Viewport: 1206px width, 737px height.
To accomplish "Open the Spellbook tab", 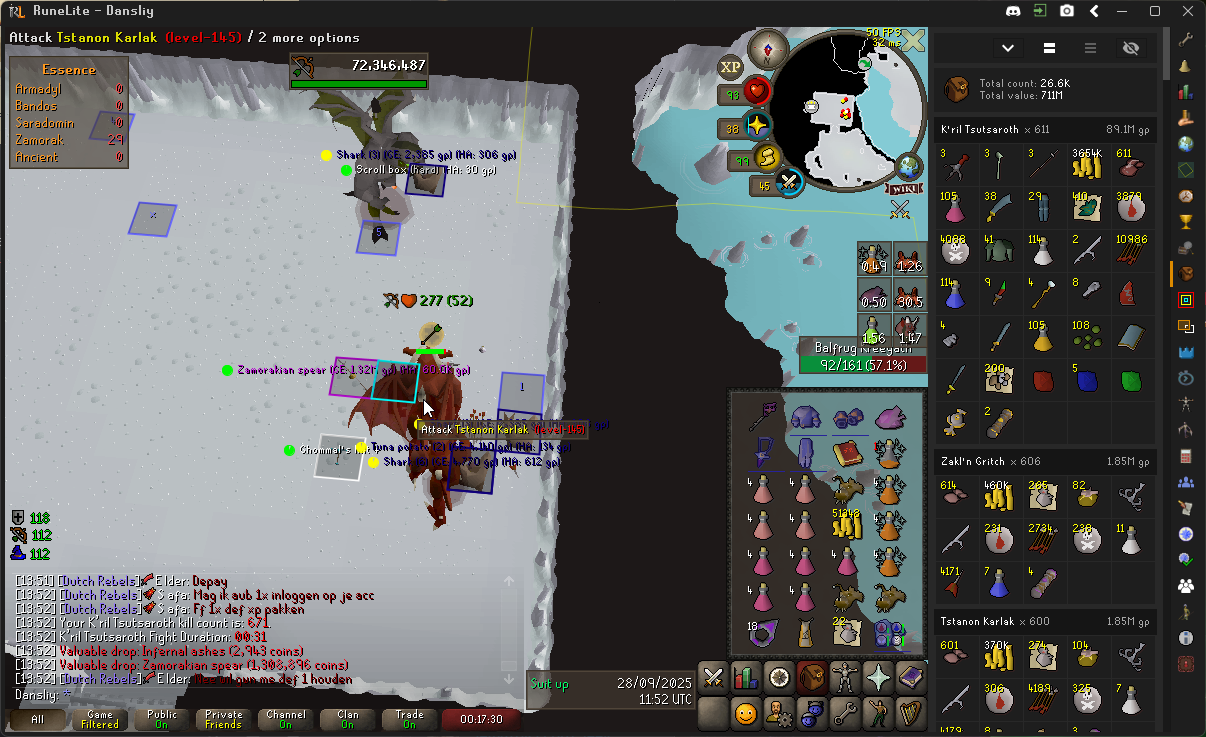I will [911, 677].
